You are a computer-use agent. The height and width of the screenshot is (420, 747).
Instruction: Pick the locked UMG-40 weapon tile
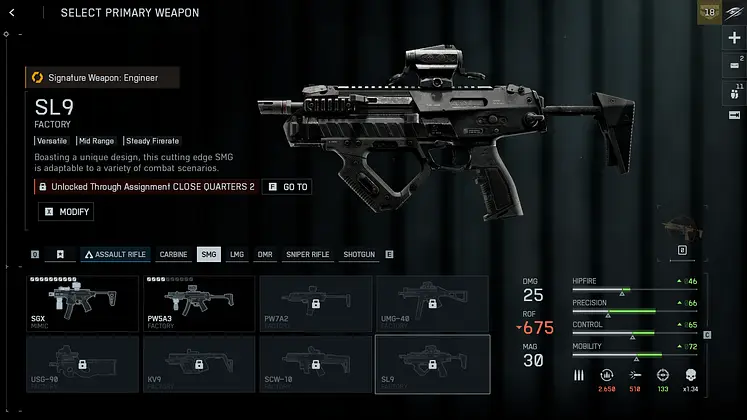tap(432, 304)
